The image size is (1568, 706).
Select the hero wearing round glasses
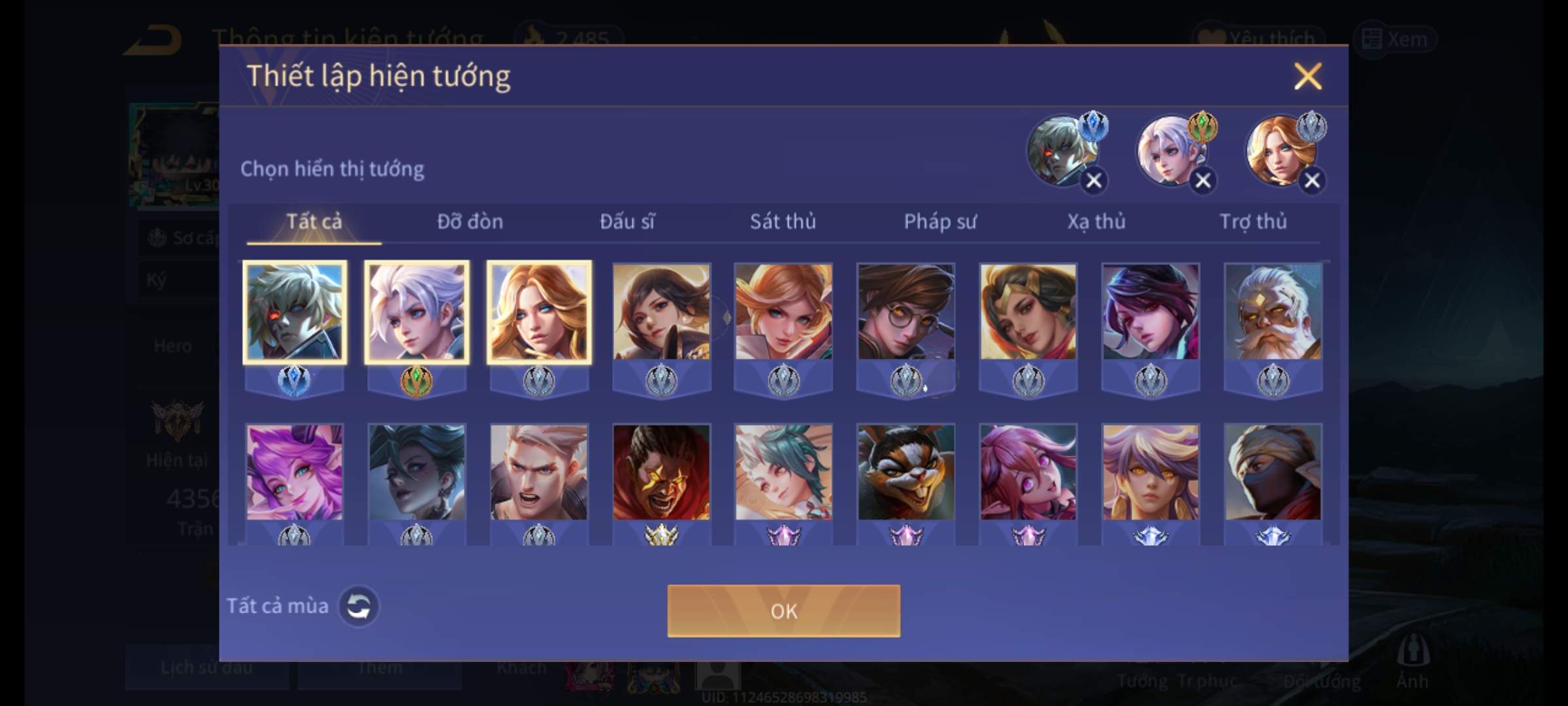point(906,312)
